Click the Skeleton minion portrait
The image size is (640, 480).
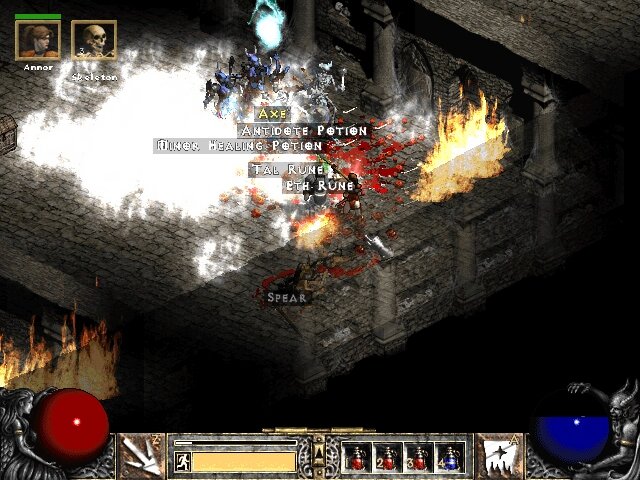tap(94, 40)
